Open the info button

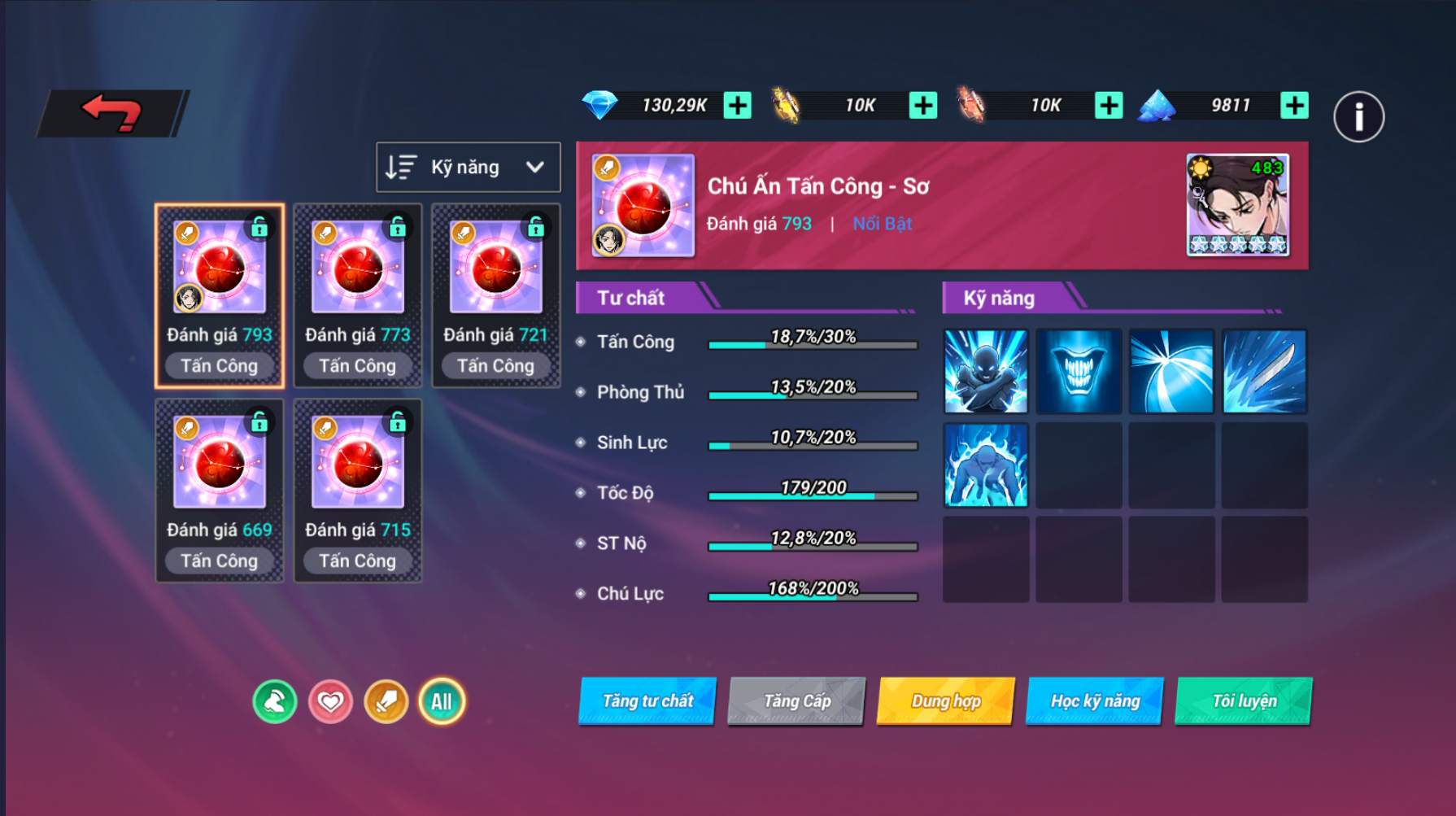click(1358, 117)
